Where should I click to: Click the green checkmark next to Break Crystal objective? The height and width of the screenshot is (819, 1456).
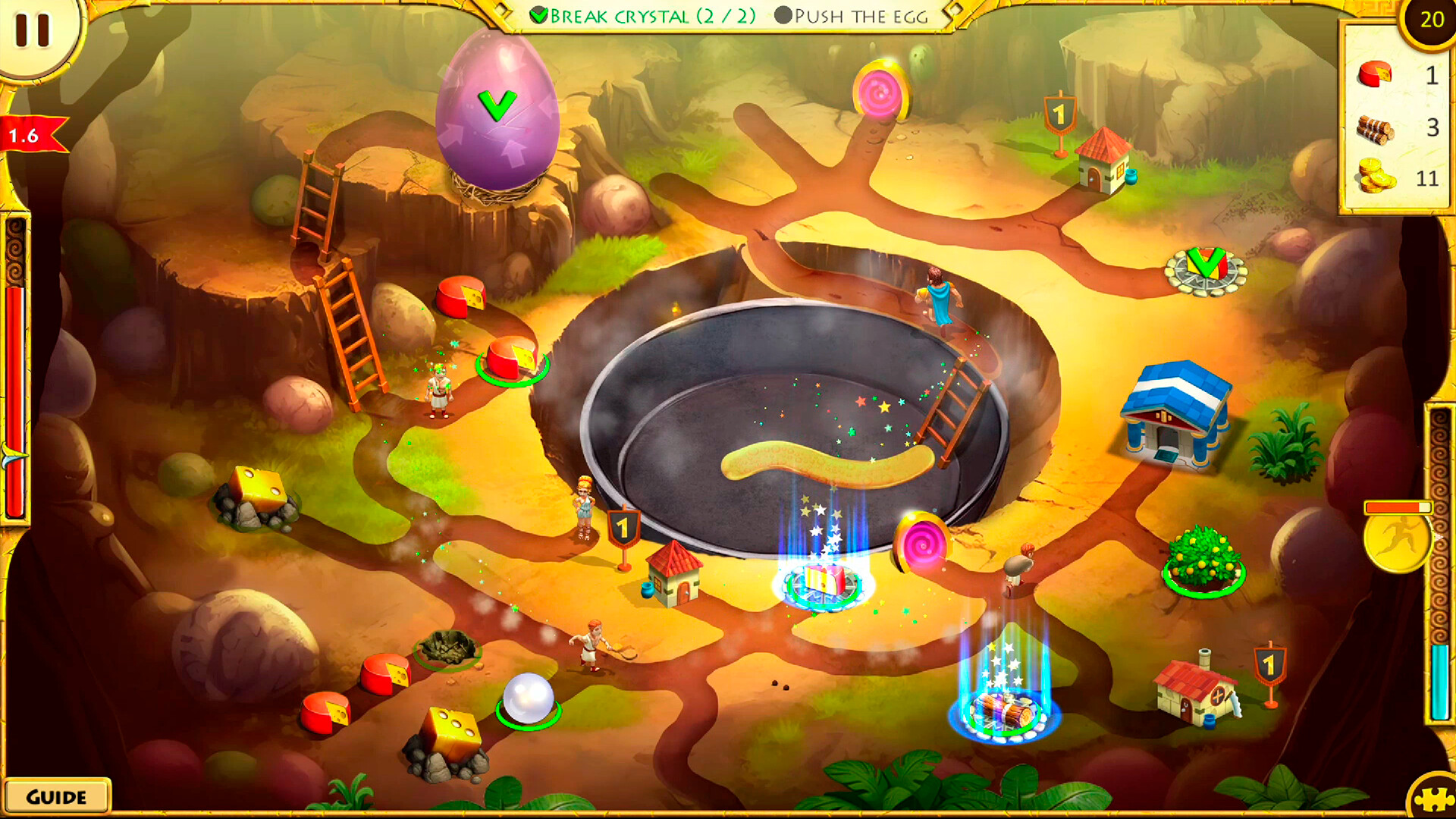(x=540, y=15)
